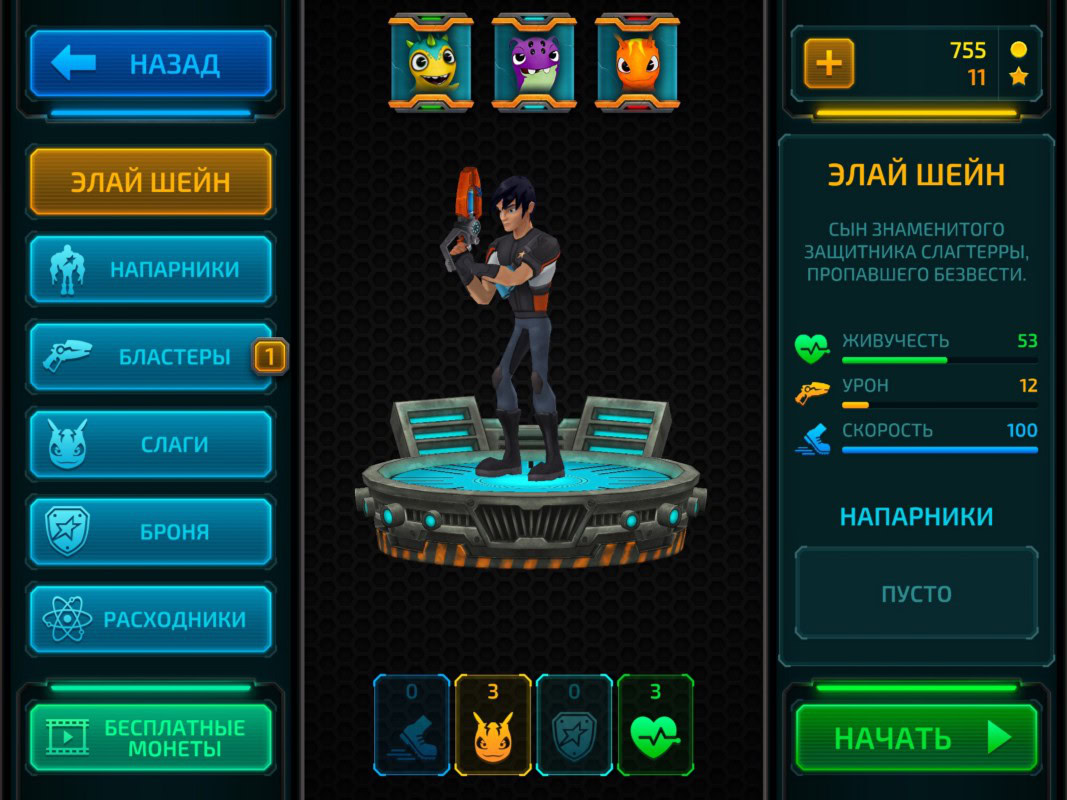Choose the purple slug slot
Image resolution: width=1067 pixels, height=800 pixels.
534,62
